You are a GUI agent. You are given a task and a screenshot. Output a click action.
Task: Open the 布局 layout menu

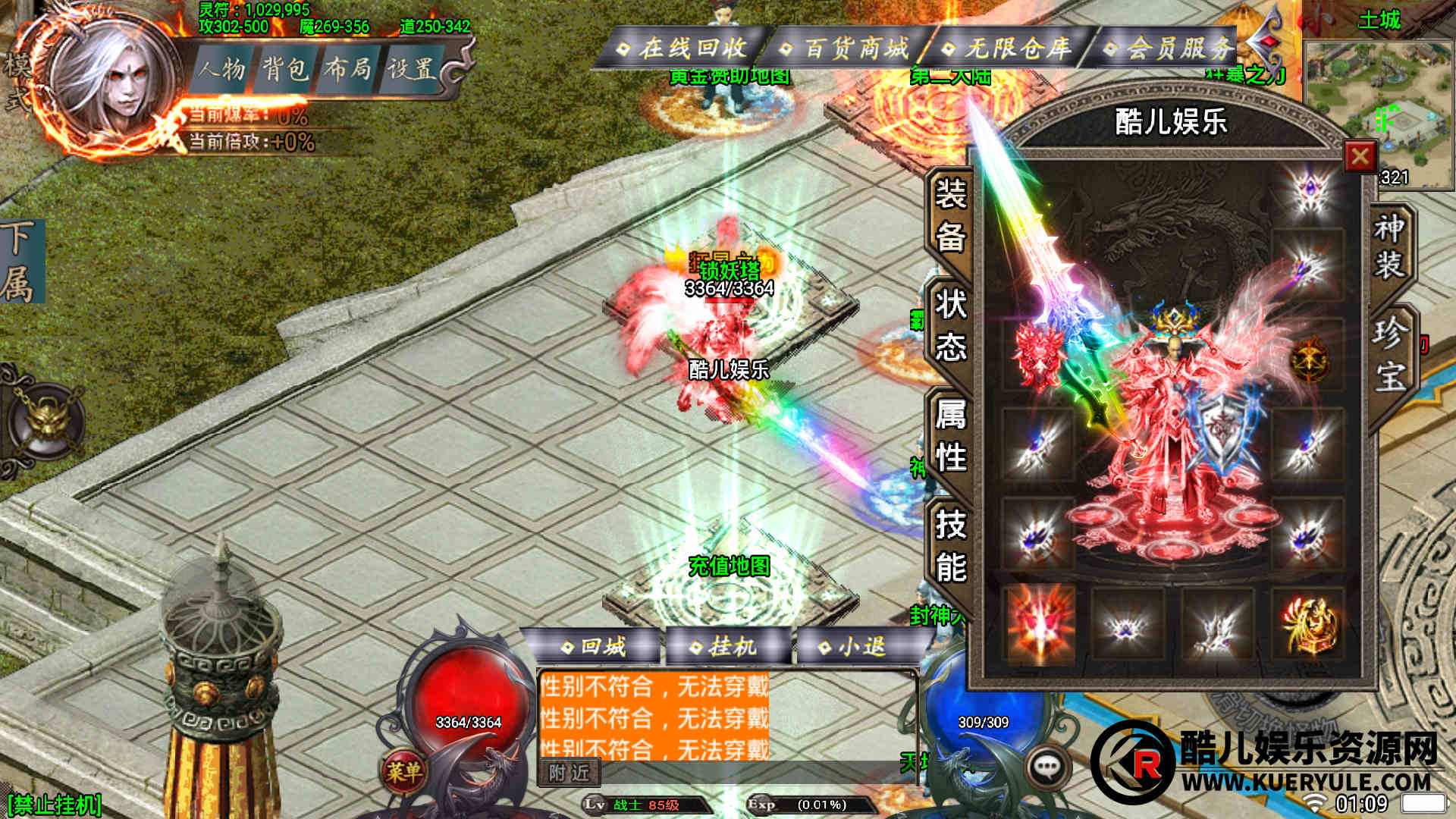347,70
